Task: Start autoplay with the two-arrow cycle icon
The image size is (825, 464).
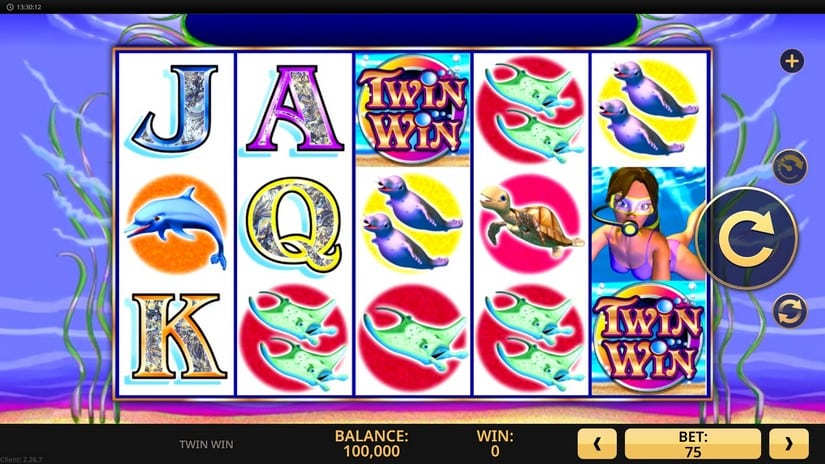Action: (x=790, y=310)
